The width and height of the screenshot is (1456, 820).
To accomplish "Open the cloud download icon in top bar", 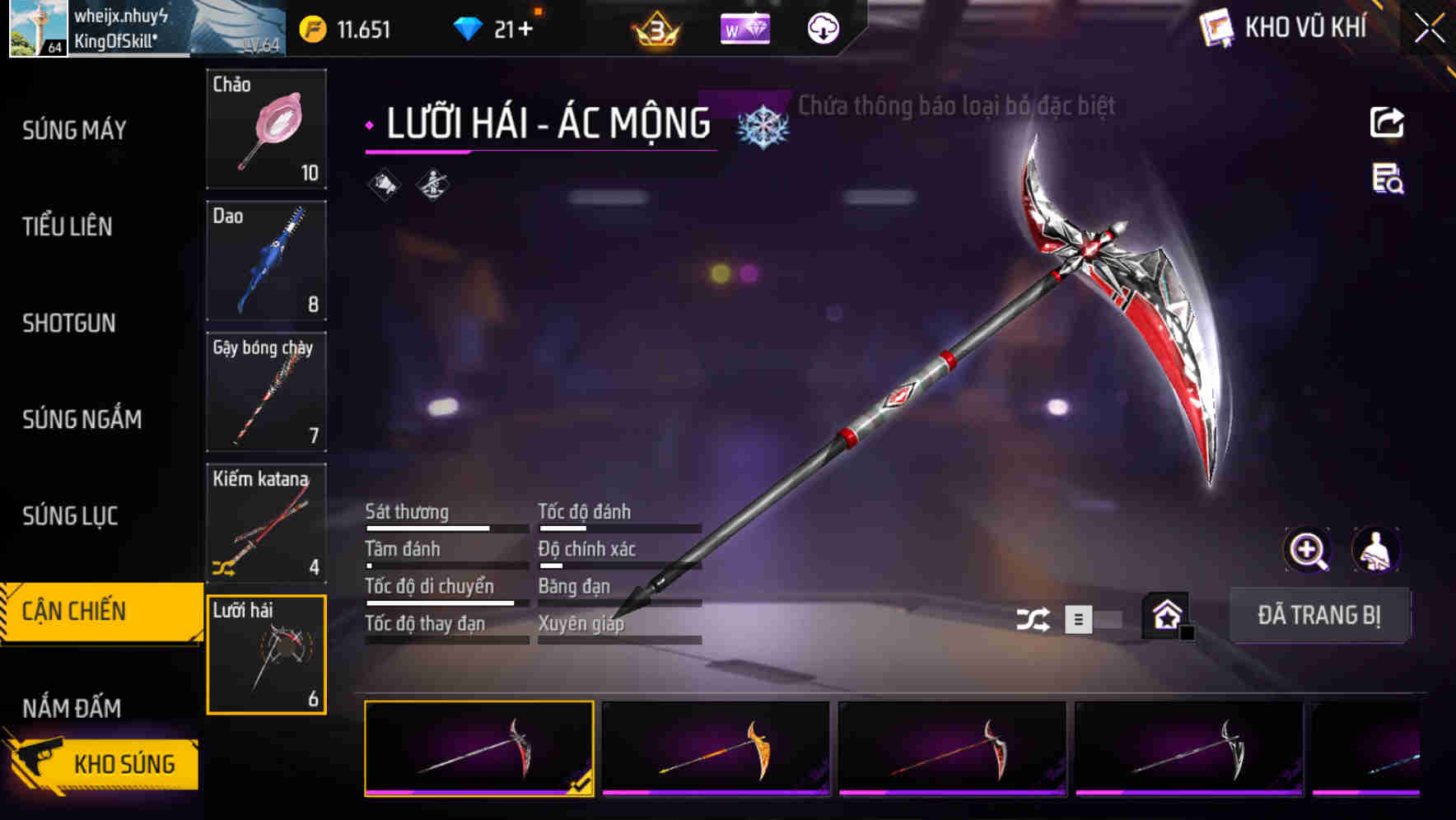I will 823,28.
